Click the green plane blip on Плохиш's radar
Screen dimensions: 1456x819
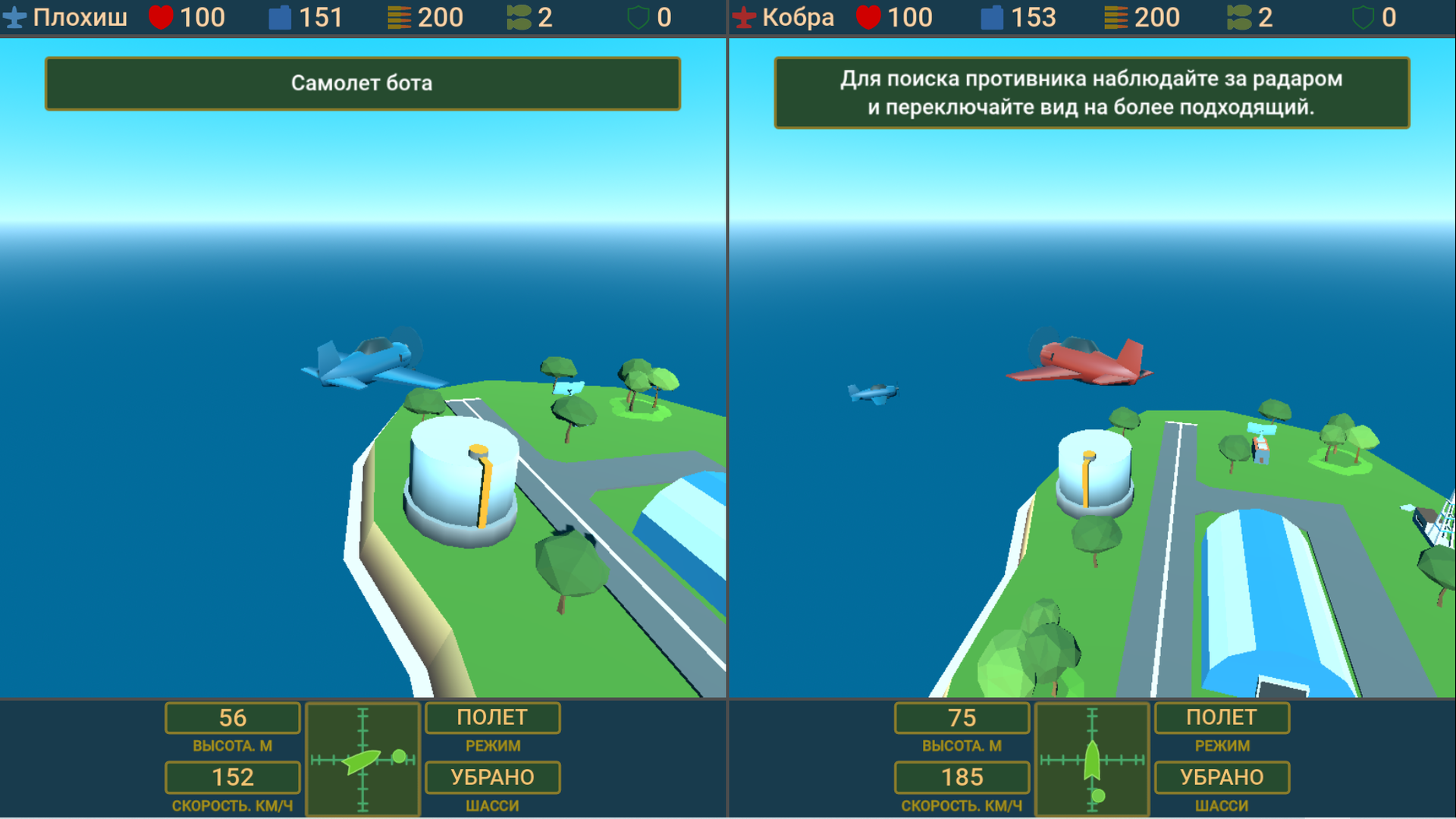pos(362,764)
